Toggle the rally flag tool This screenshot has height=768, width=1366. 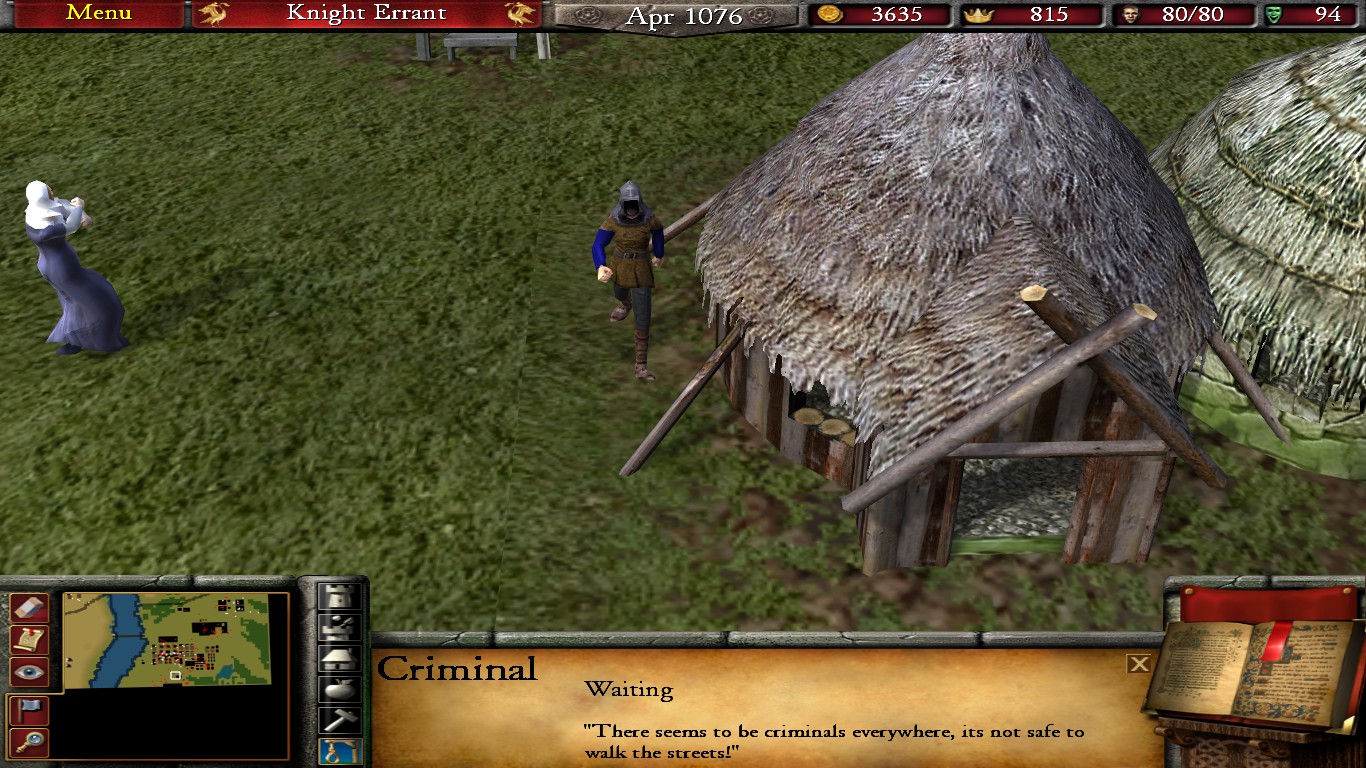tap(28, 710)
